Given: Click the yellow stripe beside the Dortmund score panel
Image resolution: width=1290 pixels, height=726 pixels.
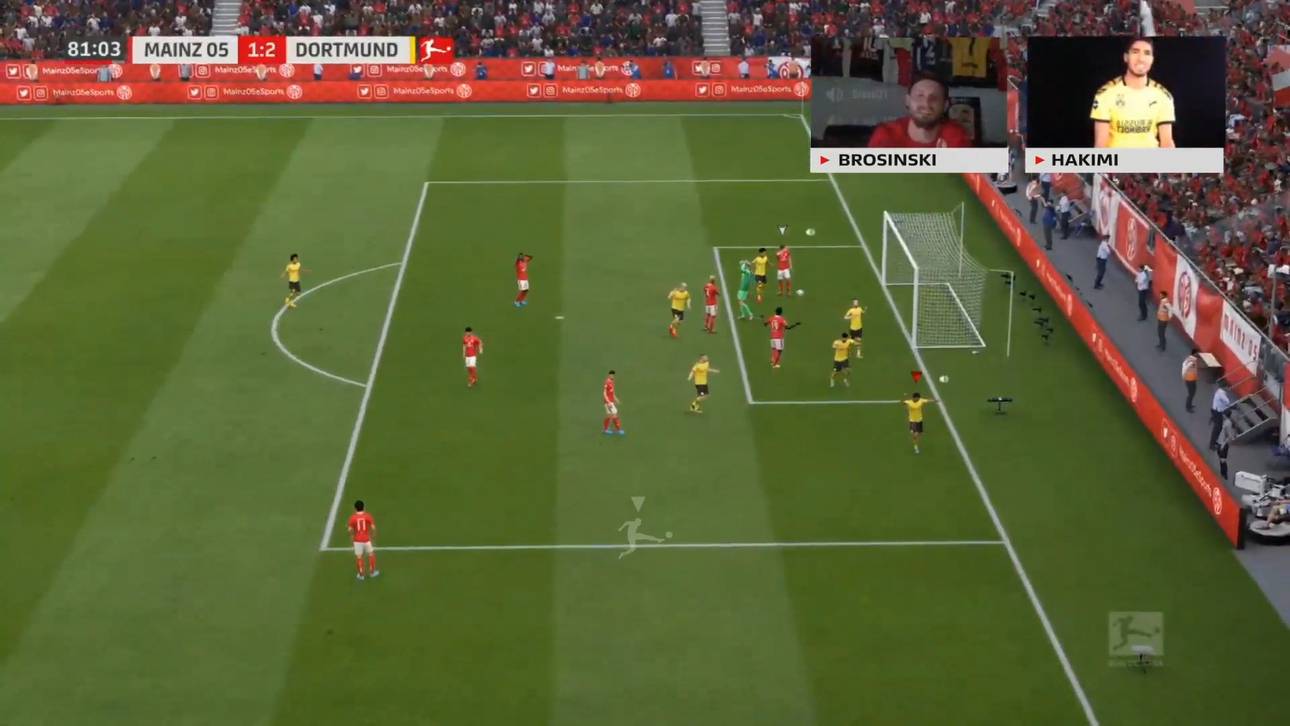Looking at the screenshot, I should coord(413,48).
